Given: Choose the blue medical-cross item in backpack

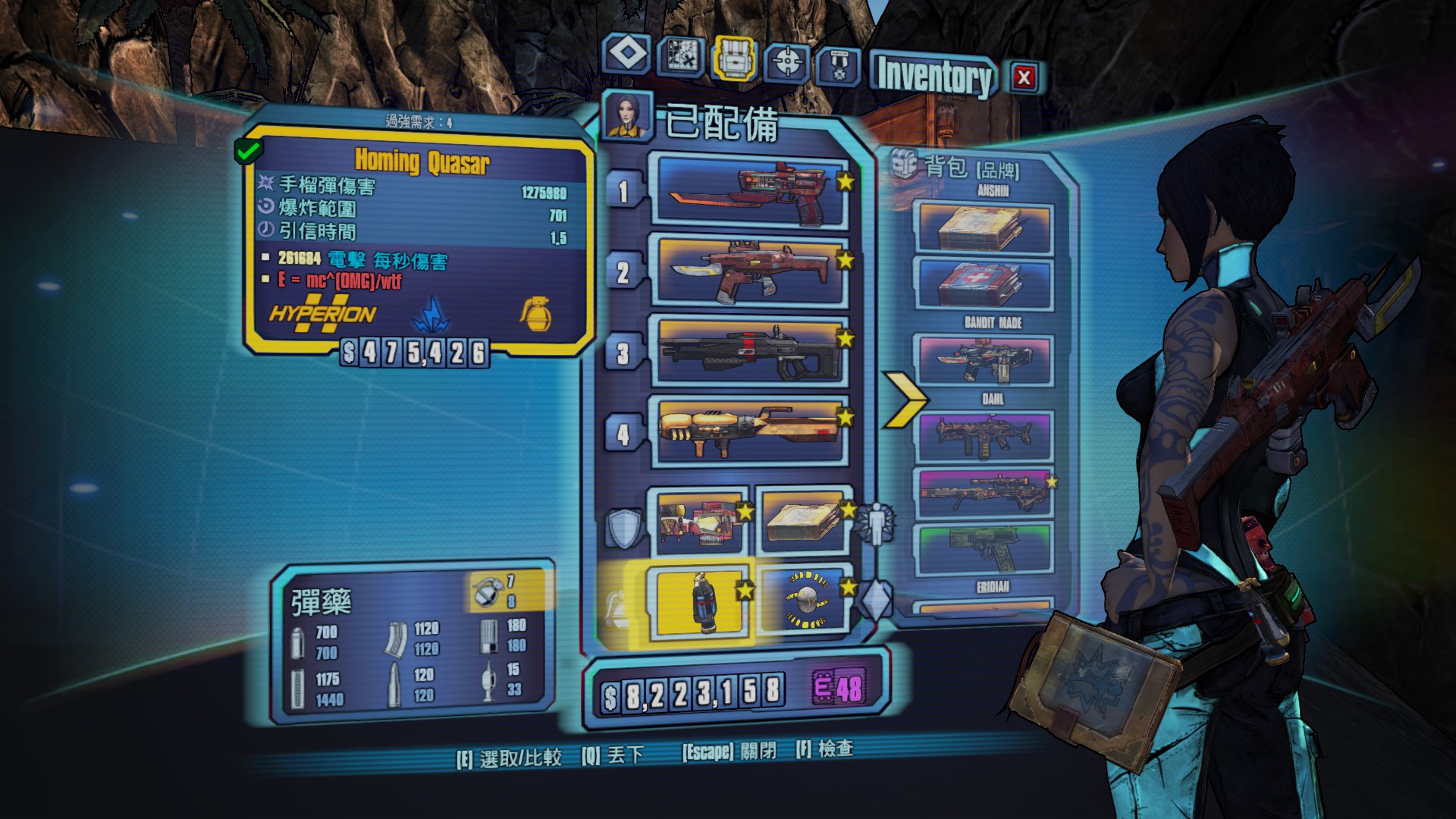Looking at the screenshot, I should coord(985,283).
